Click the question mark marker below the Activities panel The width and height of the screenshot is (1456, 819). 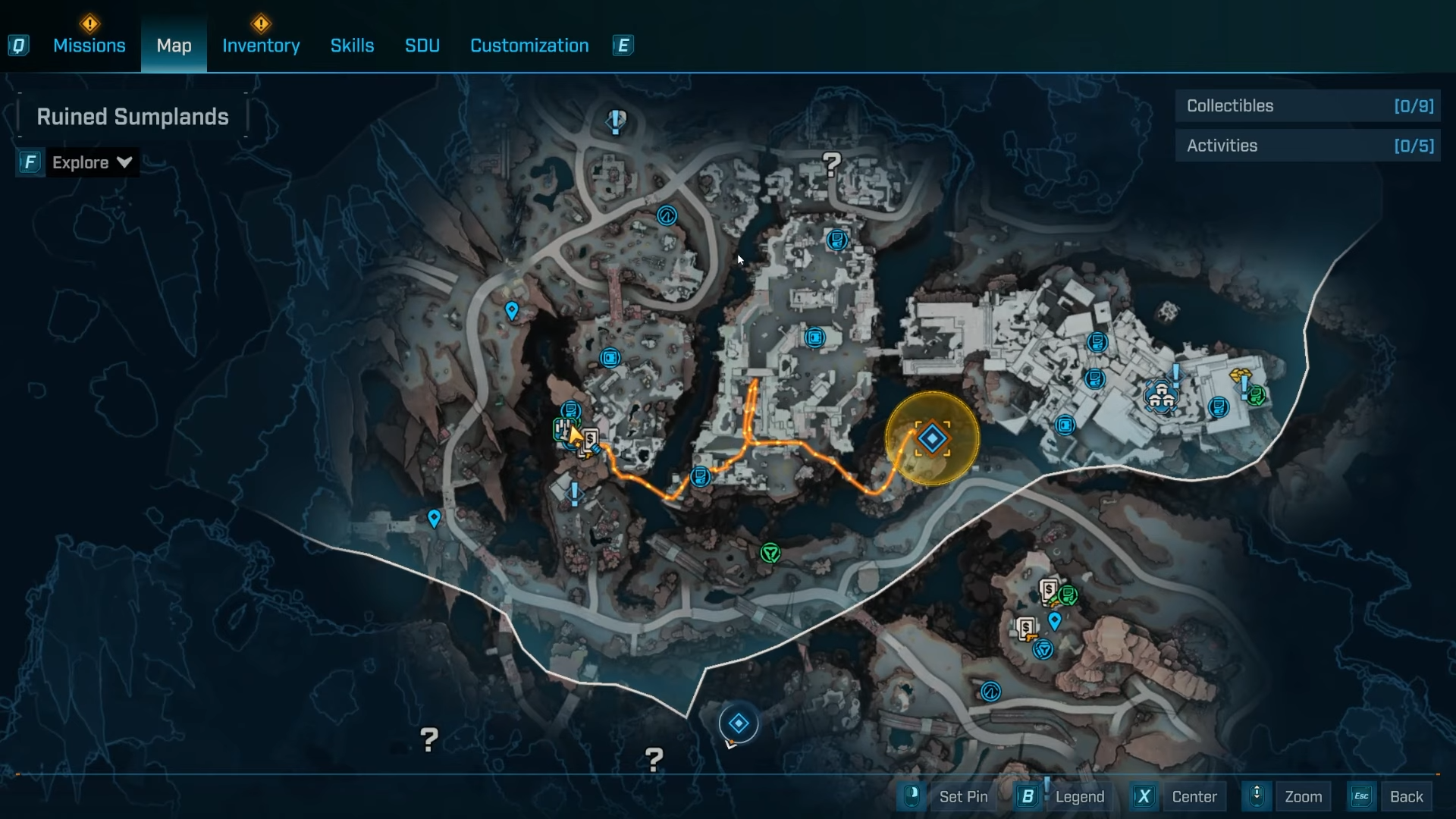pos(832,163)
